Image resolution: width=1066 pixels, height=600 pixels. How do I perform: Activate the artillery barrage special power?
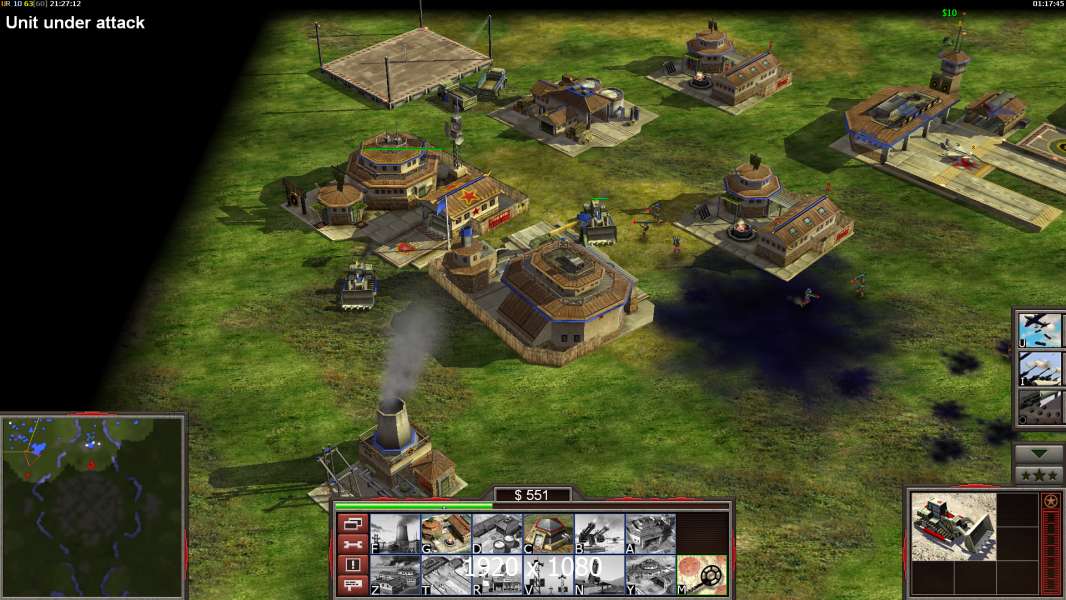[x=1040, y=368]
